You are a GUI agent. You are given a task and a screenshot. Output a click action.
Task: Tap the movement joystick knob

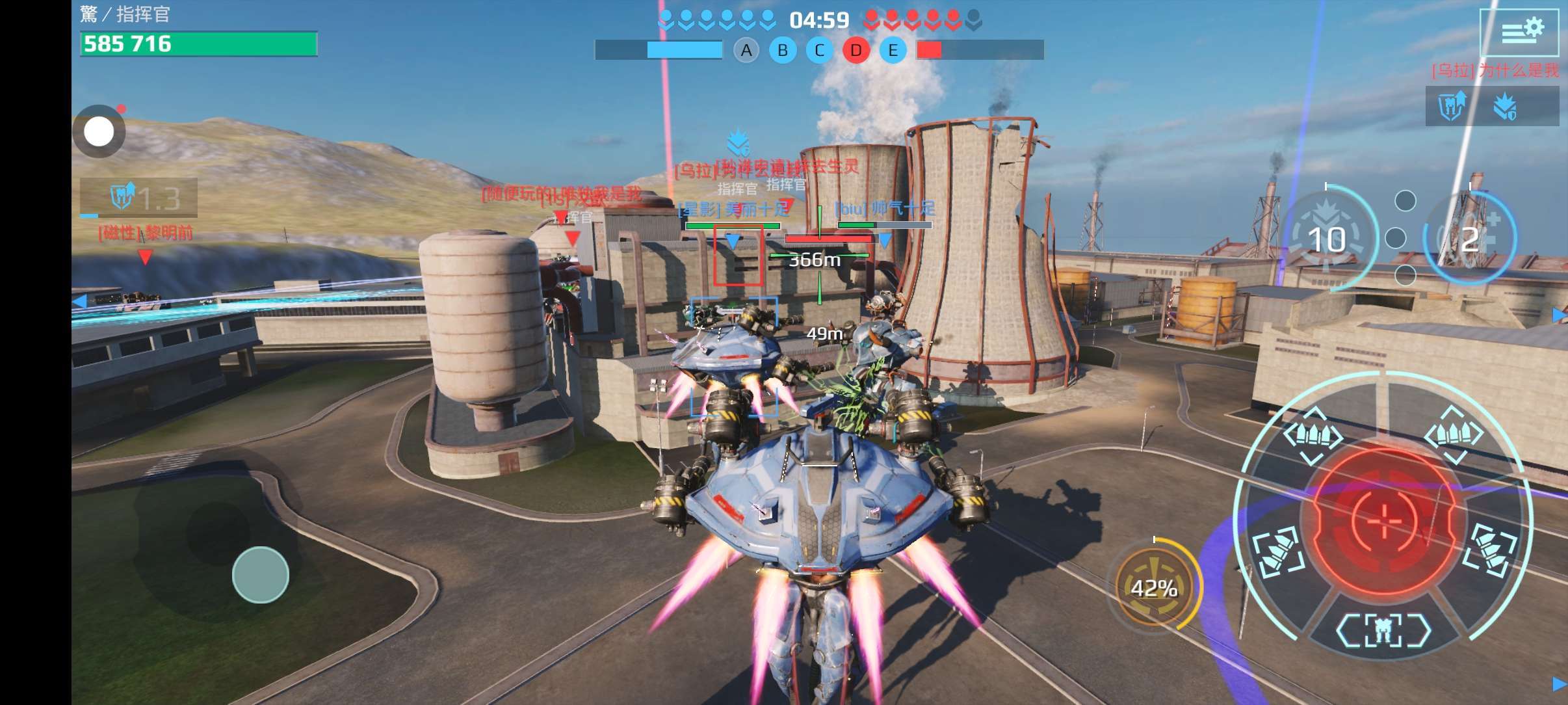[261, 574]
